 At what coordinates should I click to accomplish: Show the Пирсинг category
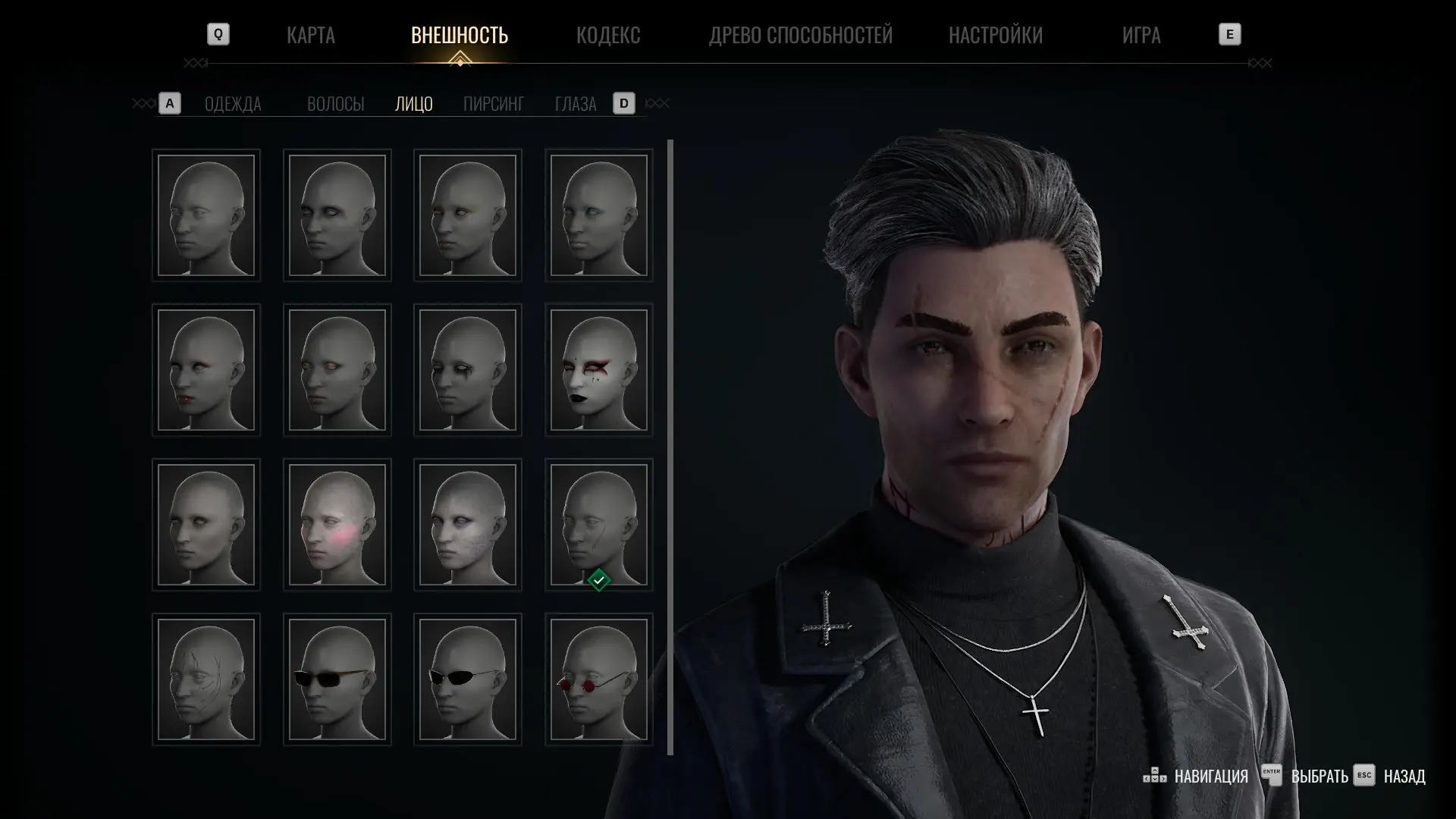pyautogui.click(x=493, y=104)
